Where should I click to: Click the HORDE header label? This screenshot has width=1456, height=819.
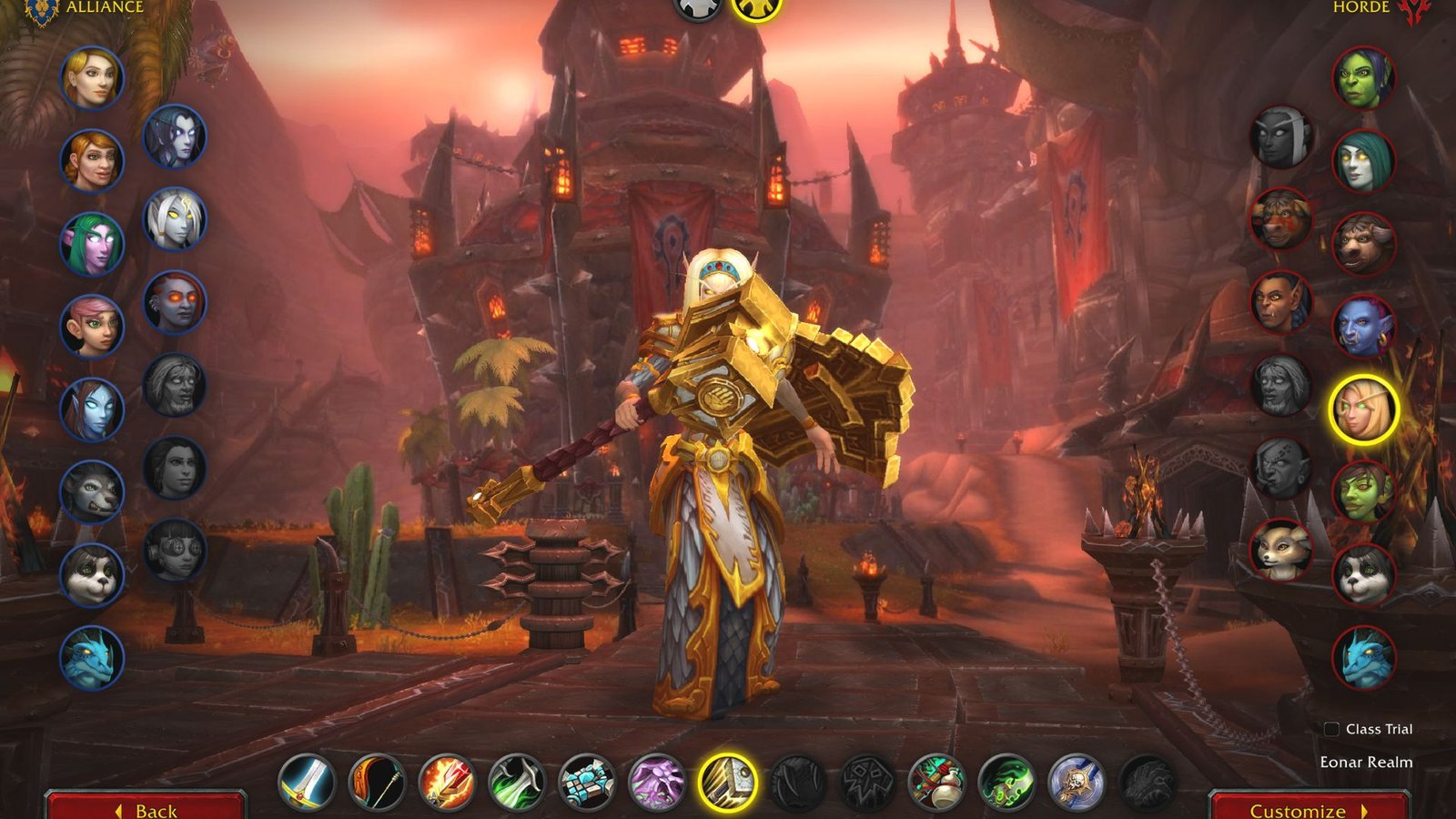tap(1360, 7)
